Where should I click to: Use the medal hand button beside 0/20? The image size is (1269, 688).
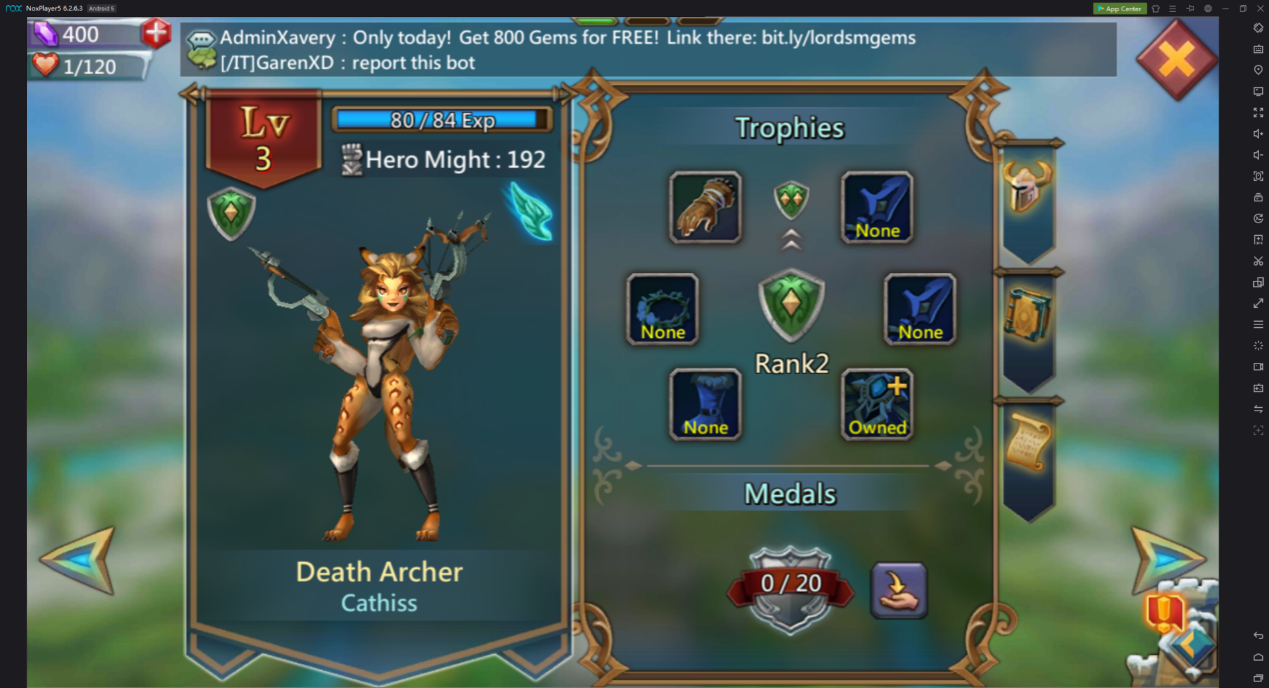click(x=898, y=590)
